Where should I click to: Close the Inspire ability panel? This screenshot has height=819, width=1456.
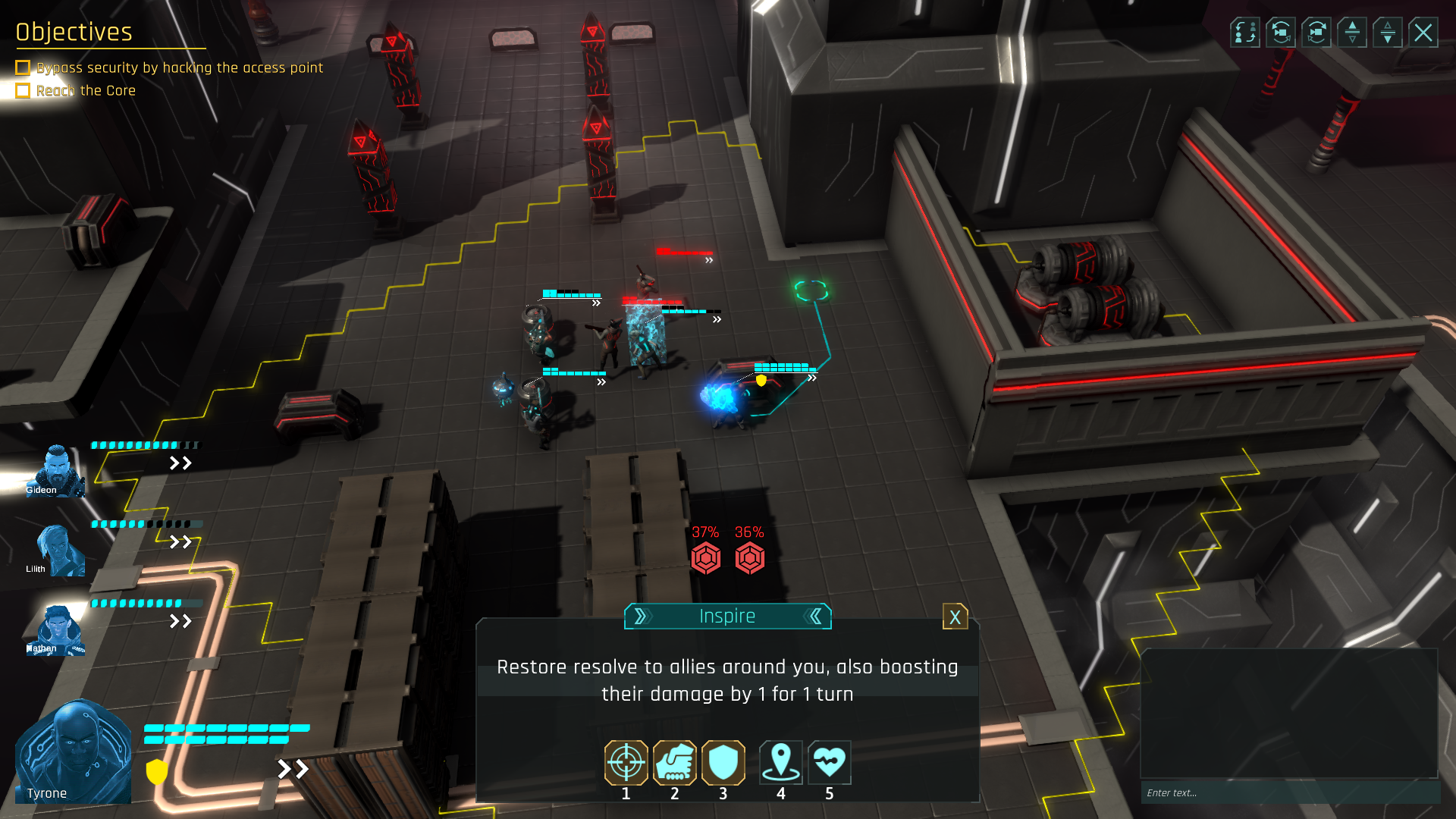tap(955, 617)
